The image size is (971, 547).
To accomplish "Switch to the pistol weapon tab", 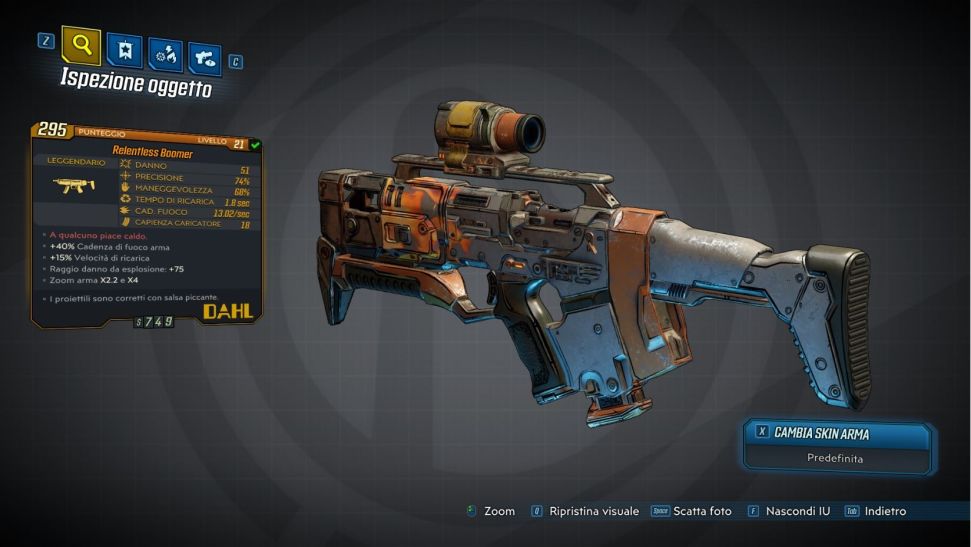I will [x=205, y=58].
